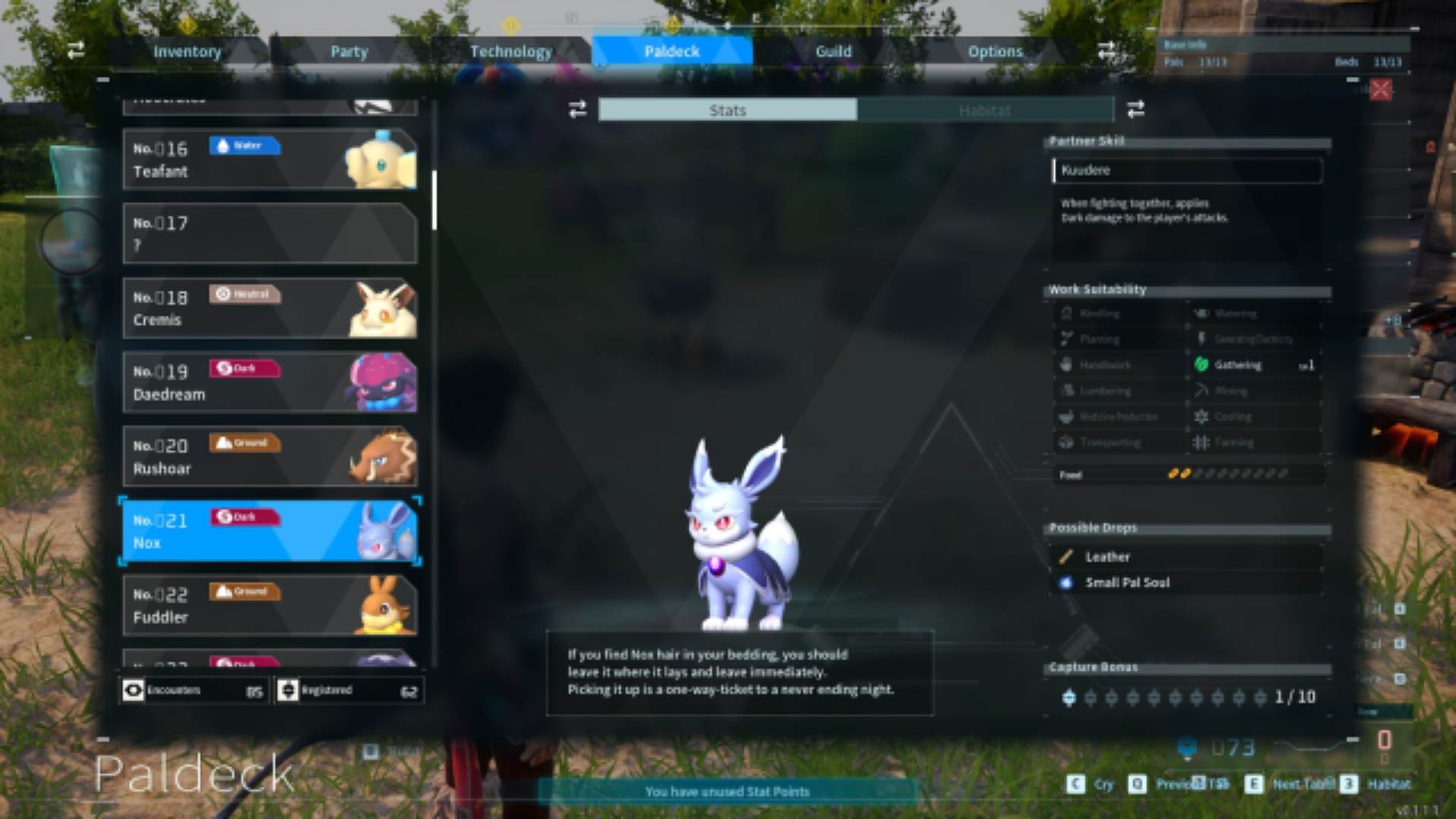Click the swap arrows right of Habitat
The height and width of the screenshot is (819, 1456).
pyautogui.click(x=1135, y=110)
